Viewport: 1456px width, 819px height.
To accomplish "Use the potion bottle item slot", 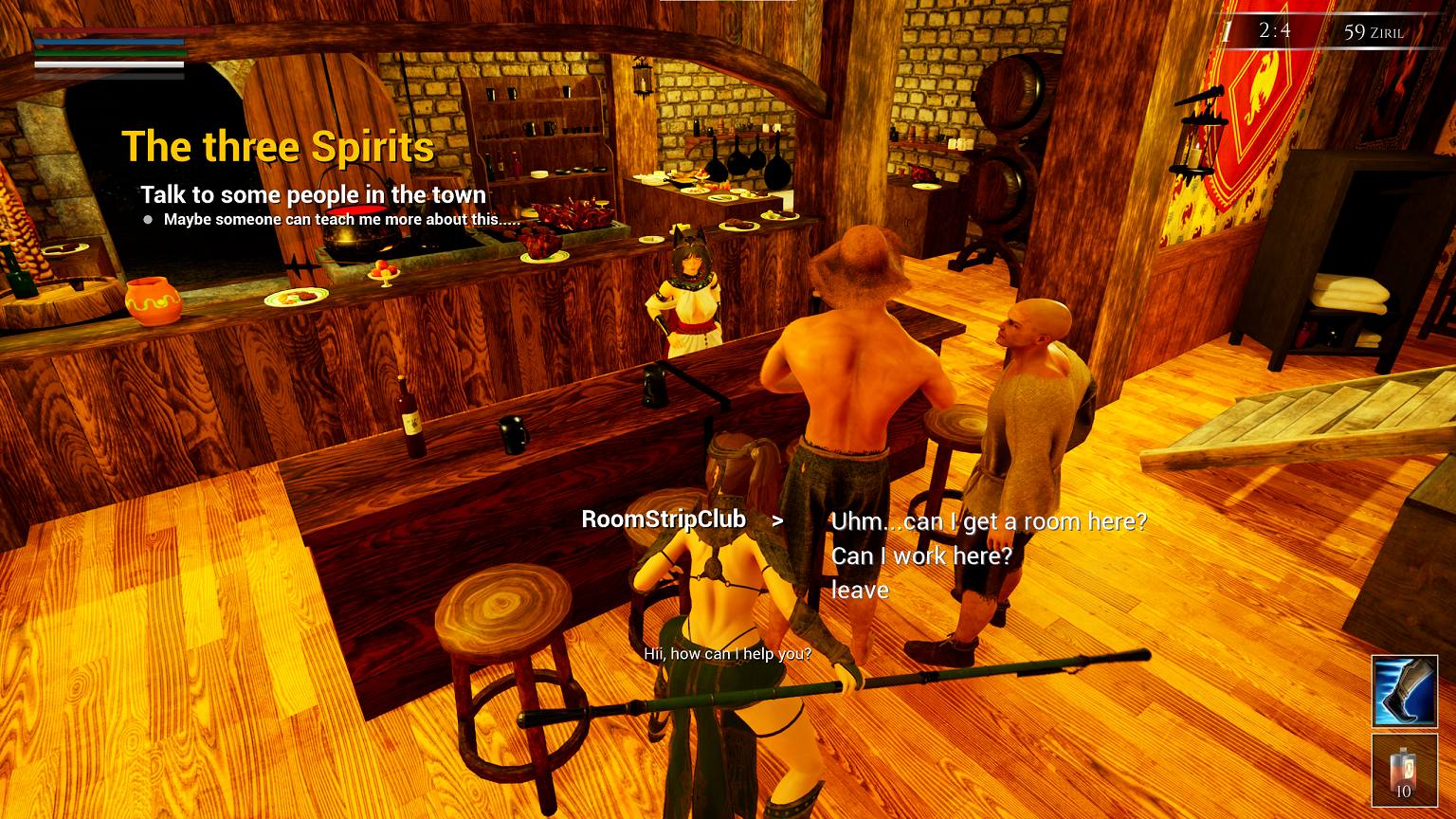I will (x=1404, y=770).
